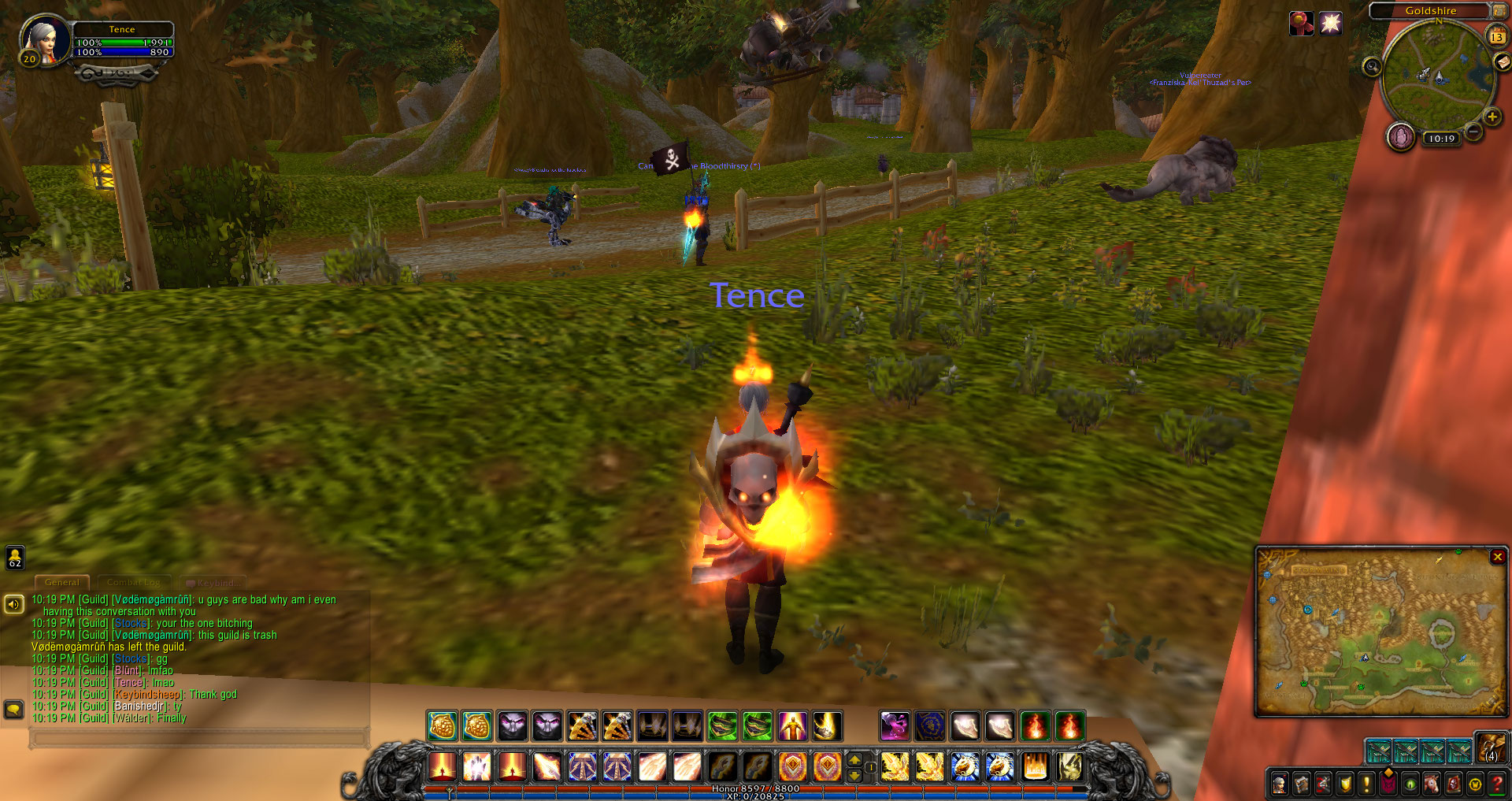
Task: Open the mounts collection horse button
Action: click(1432, 784)
